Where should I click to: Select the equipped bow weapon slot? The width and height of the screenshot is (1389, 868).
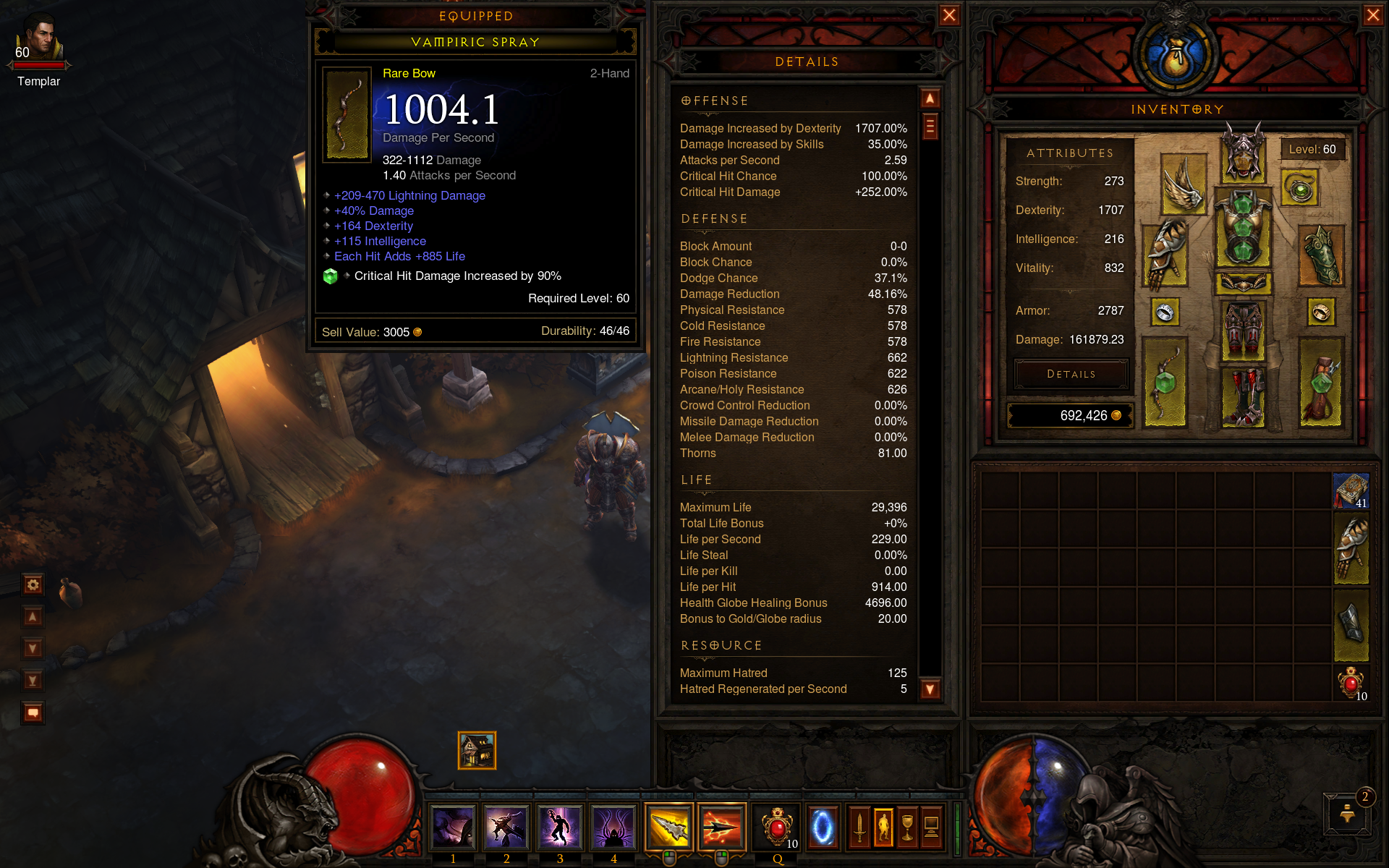click(1165, 383)
